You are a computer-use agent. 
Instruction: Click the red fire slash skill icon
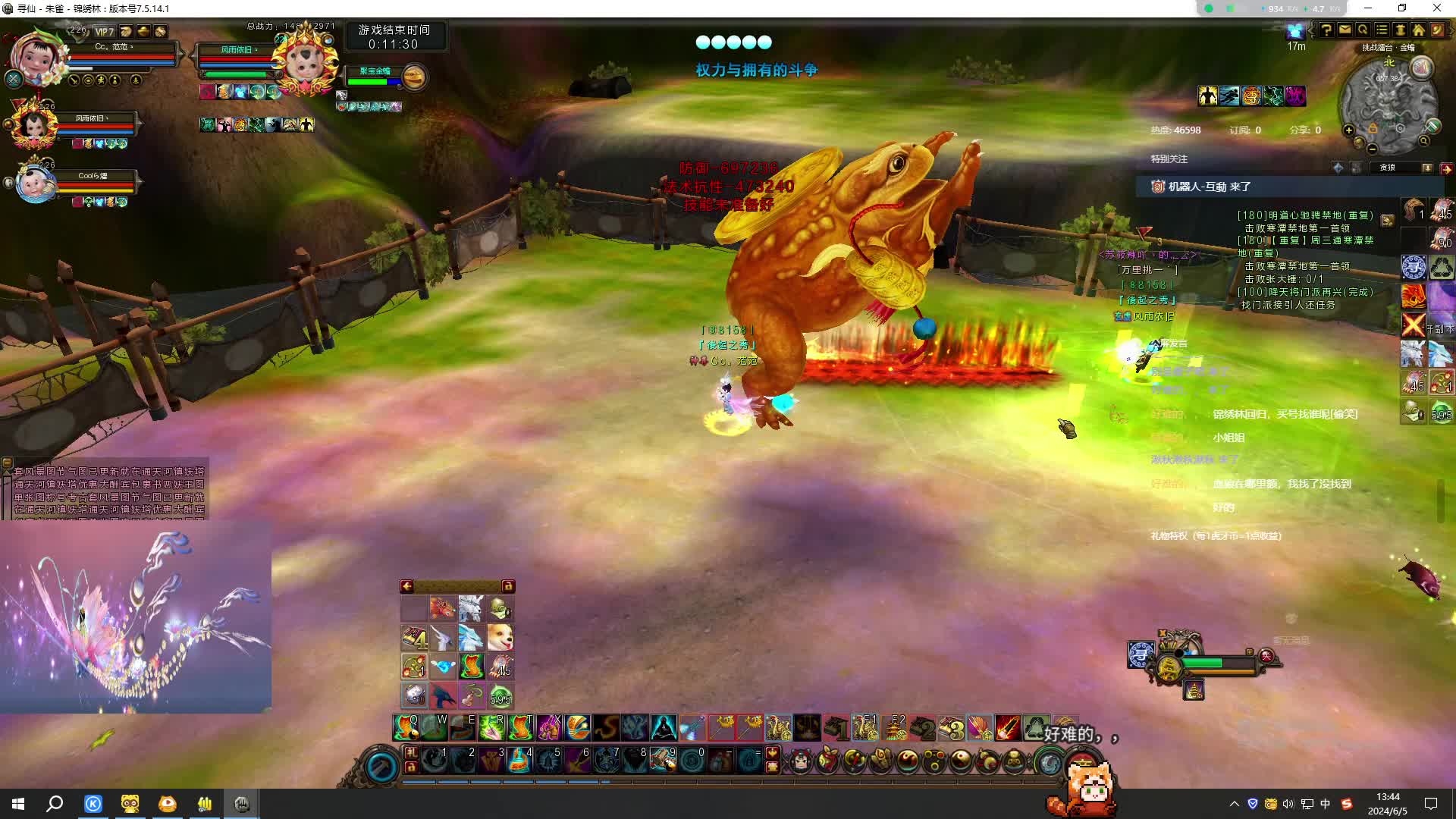[x=1008, y=727]
